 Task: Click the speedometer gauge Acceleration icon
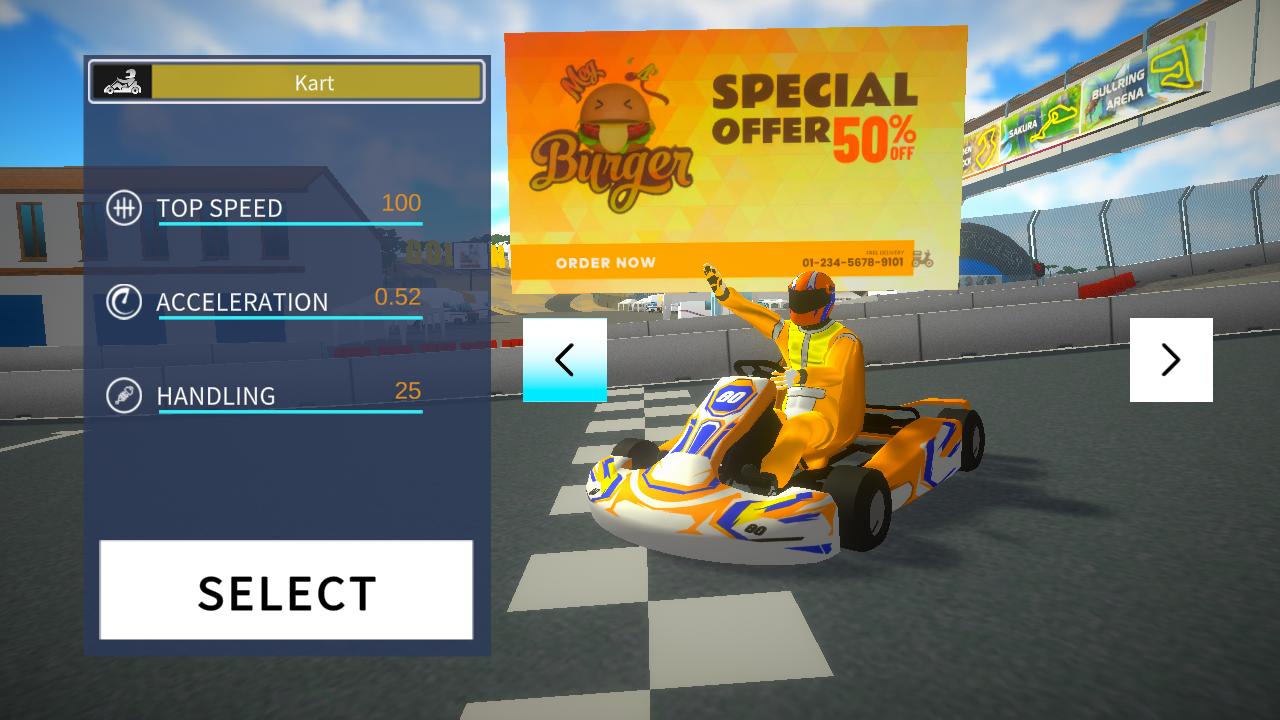click(x=125, y=302)
